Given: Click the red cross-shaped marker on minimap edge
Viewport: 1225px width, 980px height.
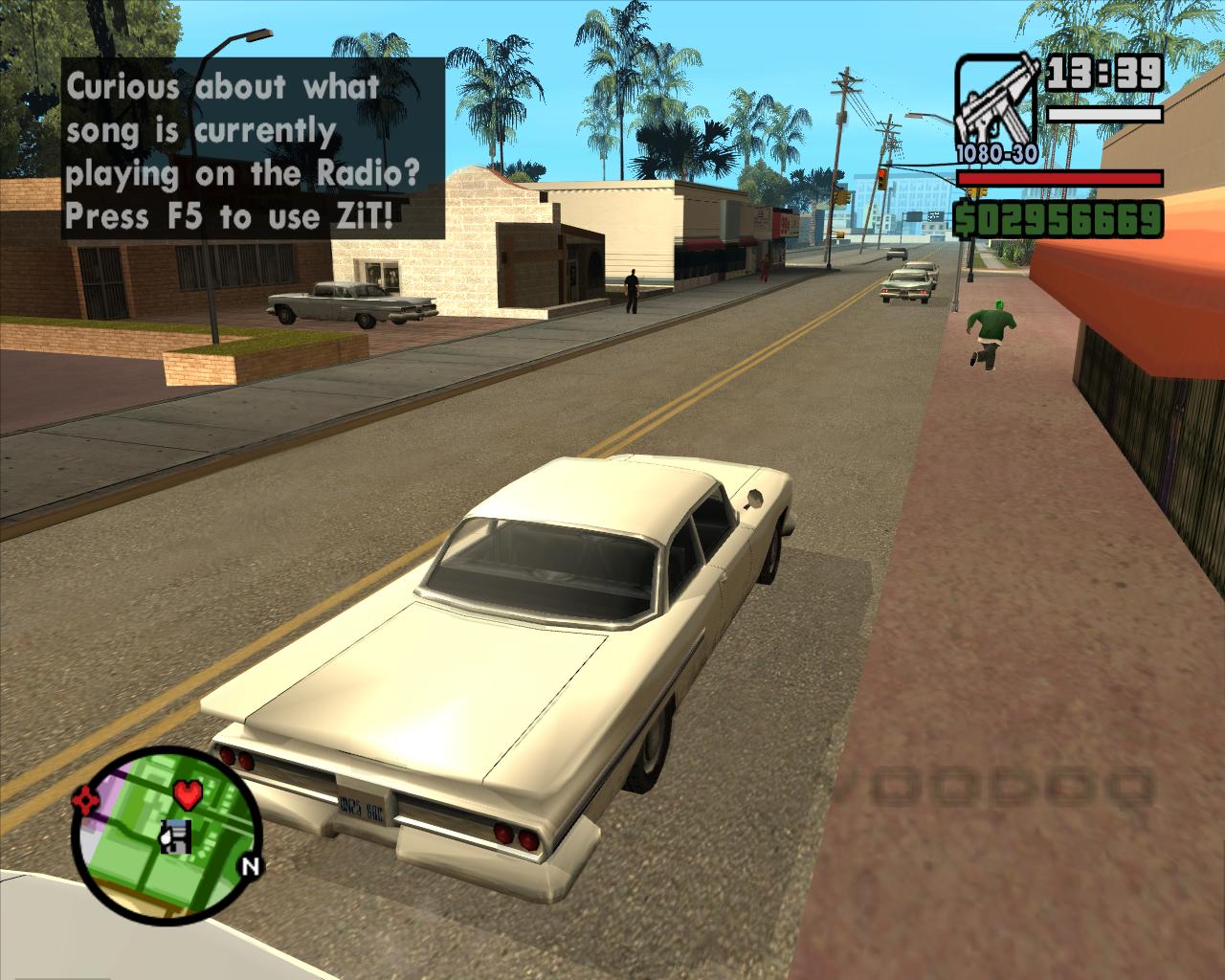Looking at the screenshot, I should [x=86, y=798].
